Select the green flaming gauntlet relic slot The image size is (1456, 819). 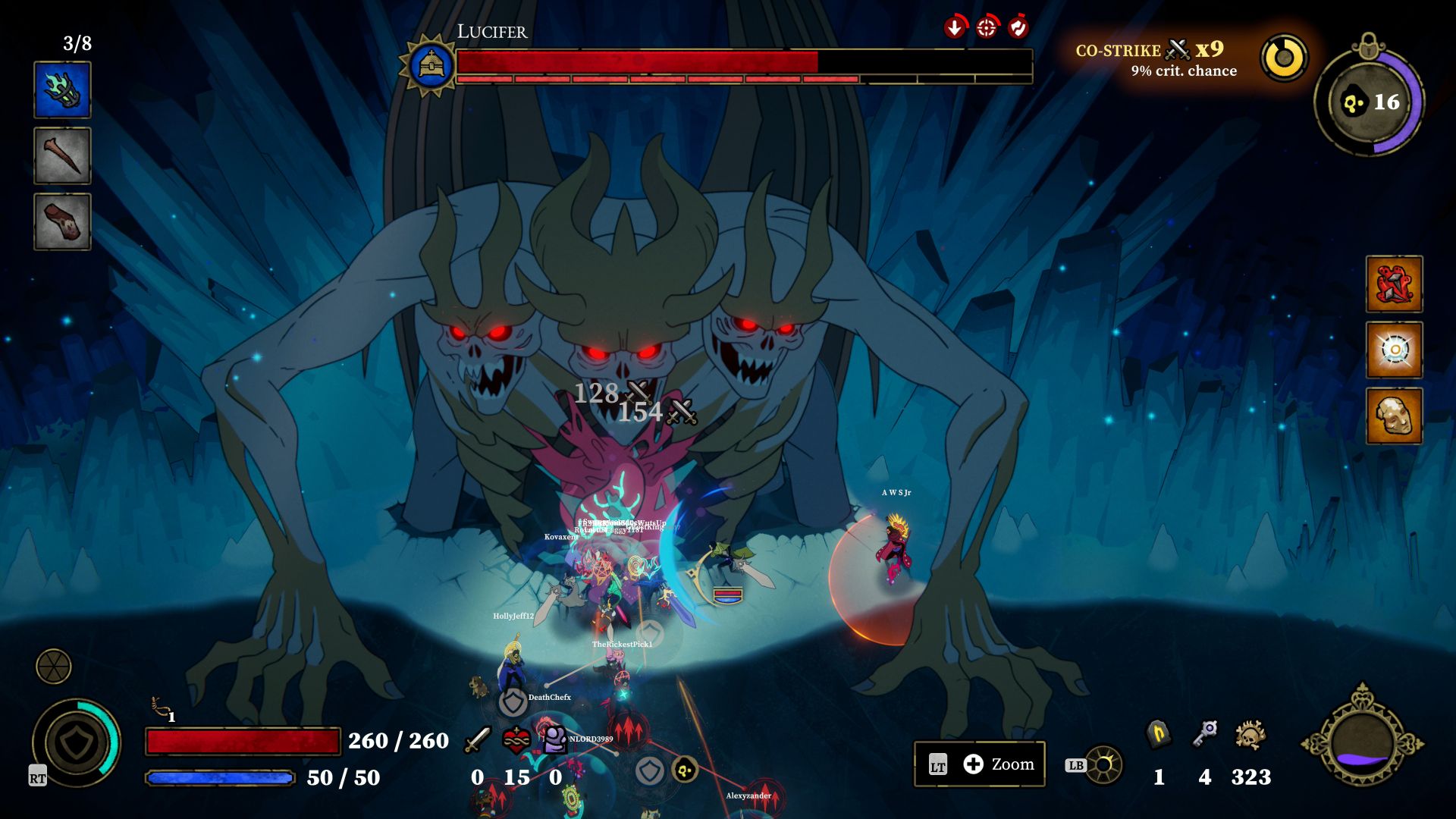[x=62, y=90]
